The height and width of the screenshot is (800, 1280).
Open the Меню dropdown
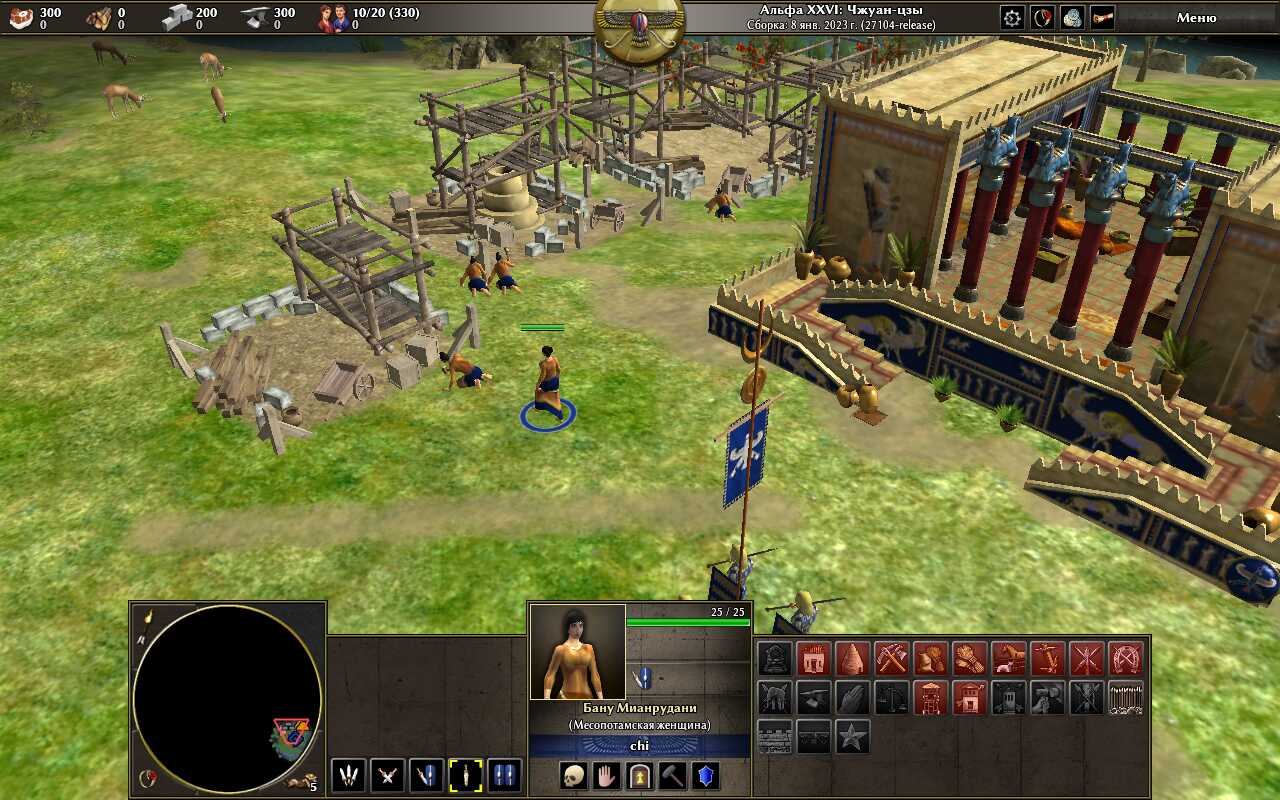[1196, 17]
